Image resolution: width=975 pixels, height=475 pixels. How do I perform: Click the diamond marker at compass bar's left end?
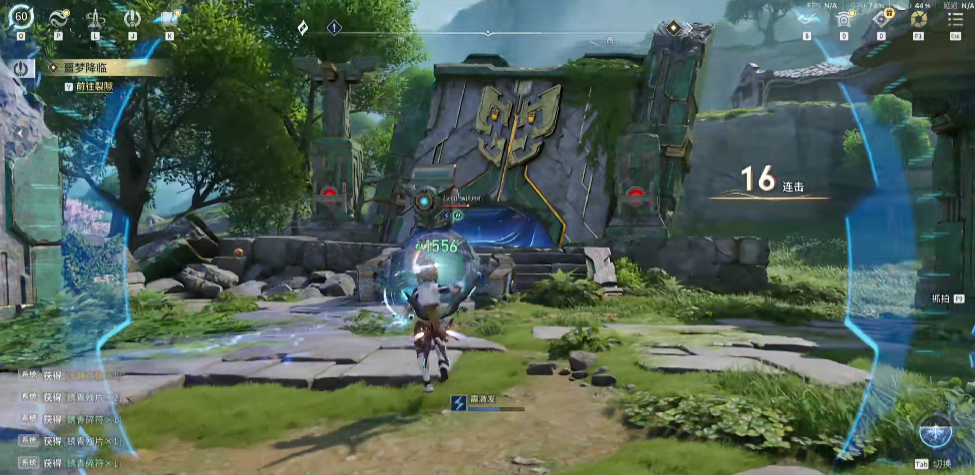(x=303, y=28)
